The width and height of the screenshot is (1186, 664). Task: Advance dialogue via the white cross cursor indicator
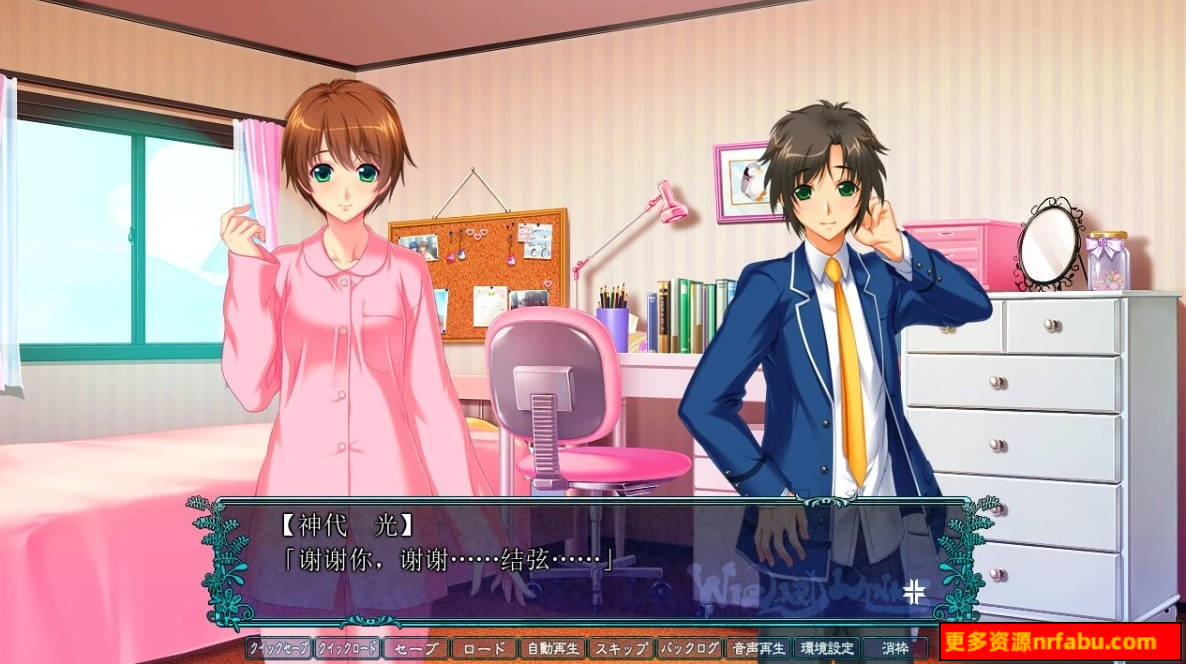[914, 591]
